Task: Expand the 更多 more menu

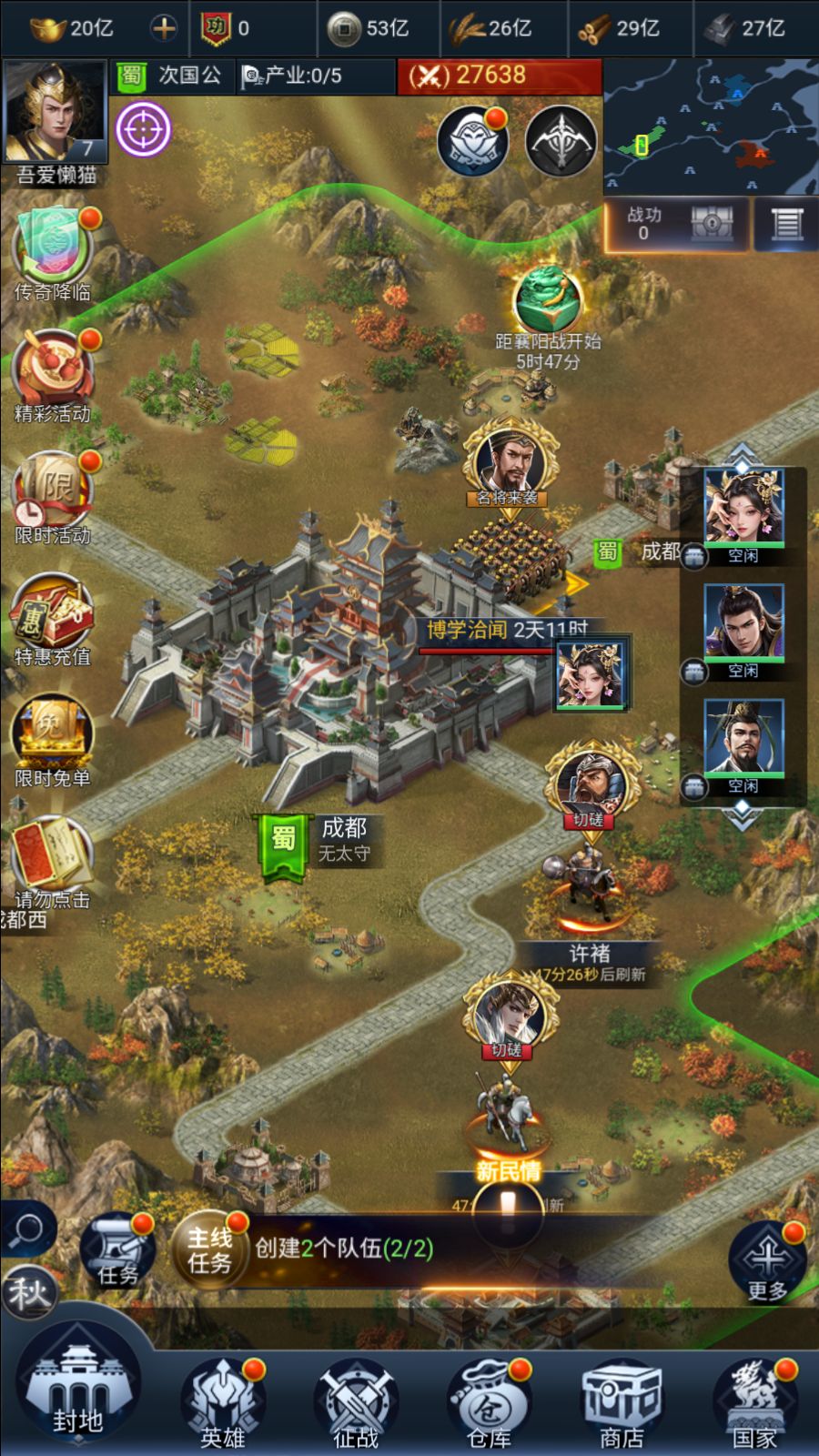Action: tap(767, 1262)
